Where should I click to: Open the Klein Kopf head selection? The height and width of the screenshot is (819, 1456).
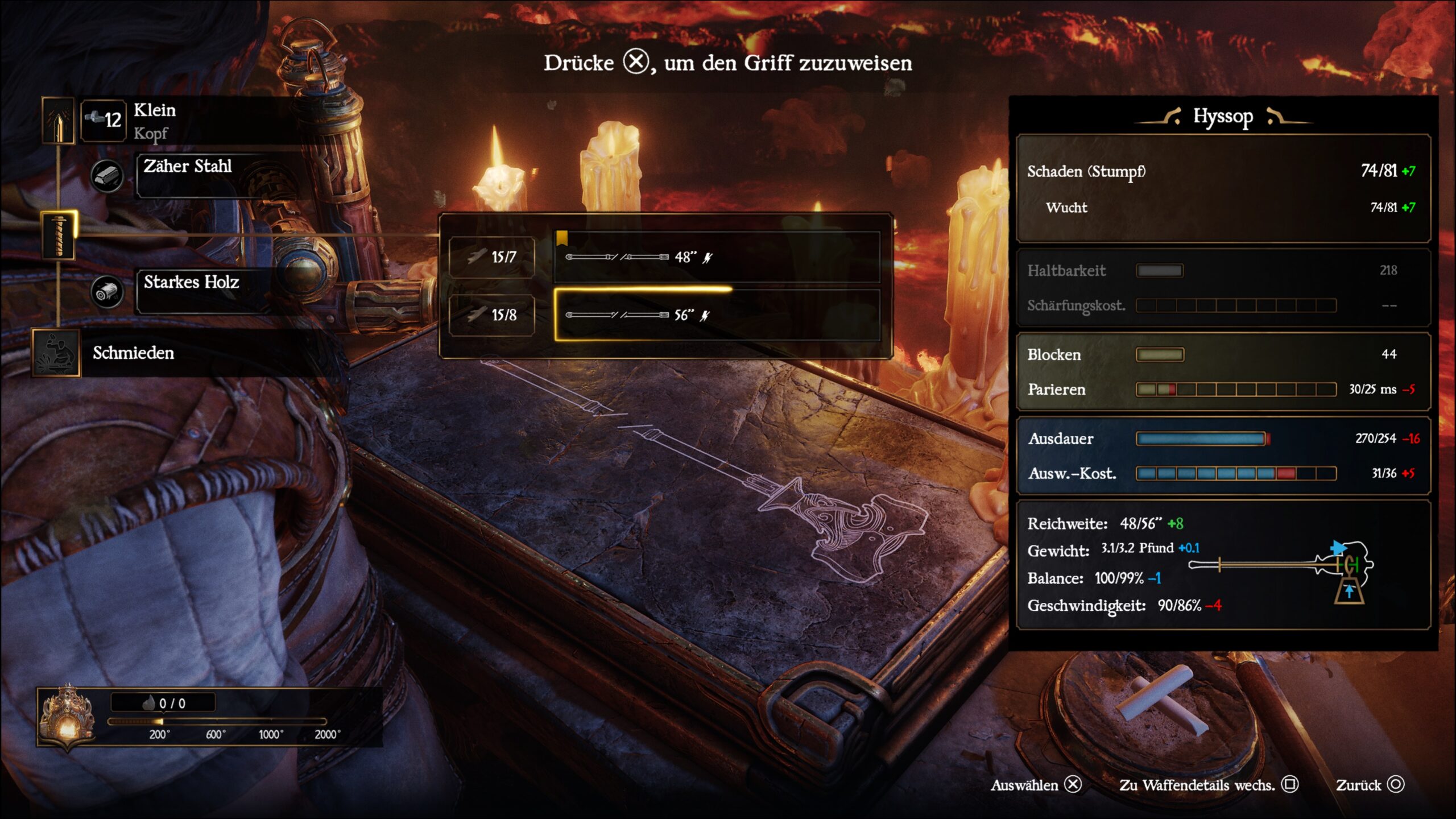pos(188,121)
